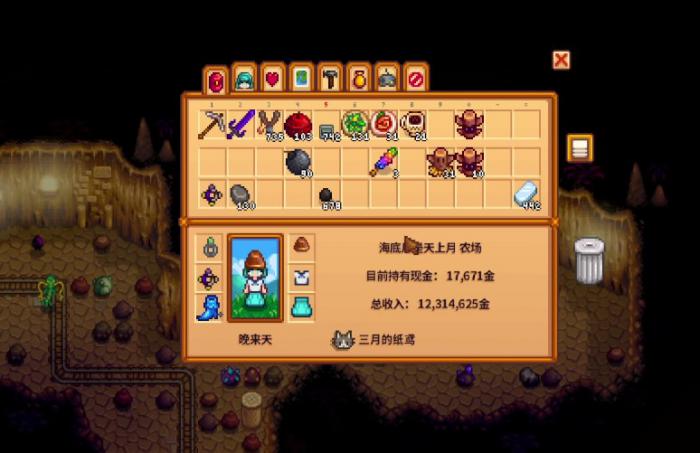Screen dimensions: 700x453
Task: Pick the stone stack of 100
Action: 241,195
